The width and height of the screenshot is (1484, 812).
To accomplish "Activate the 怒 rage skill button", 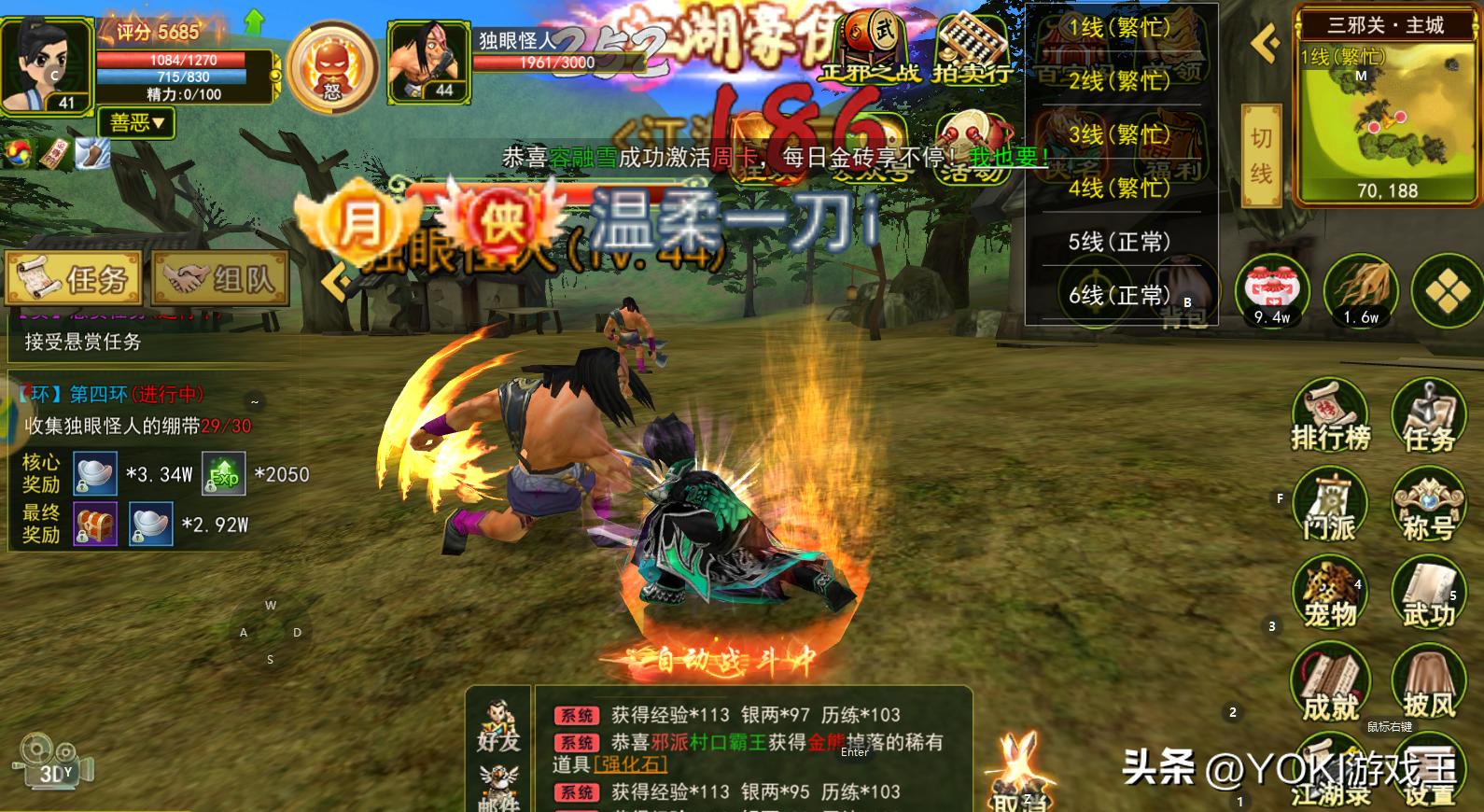I will coord(332,65).
